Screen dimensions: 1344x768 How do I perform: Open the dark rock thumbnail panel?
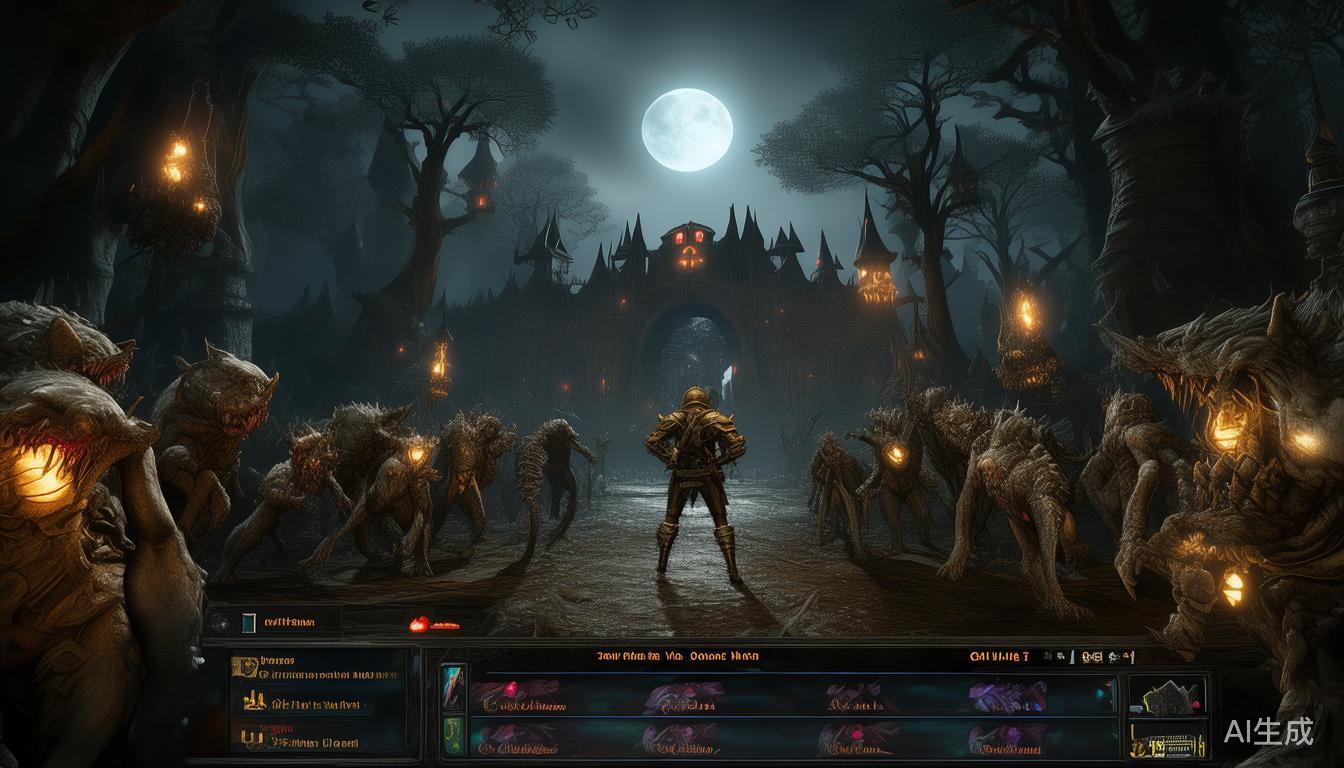[x=1167, y=696]
